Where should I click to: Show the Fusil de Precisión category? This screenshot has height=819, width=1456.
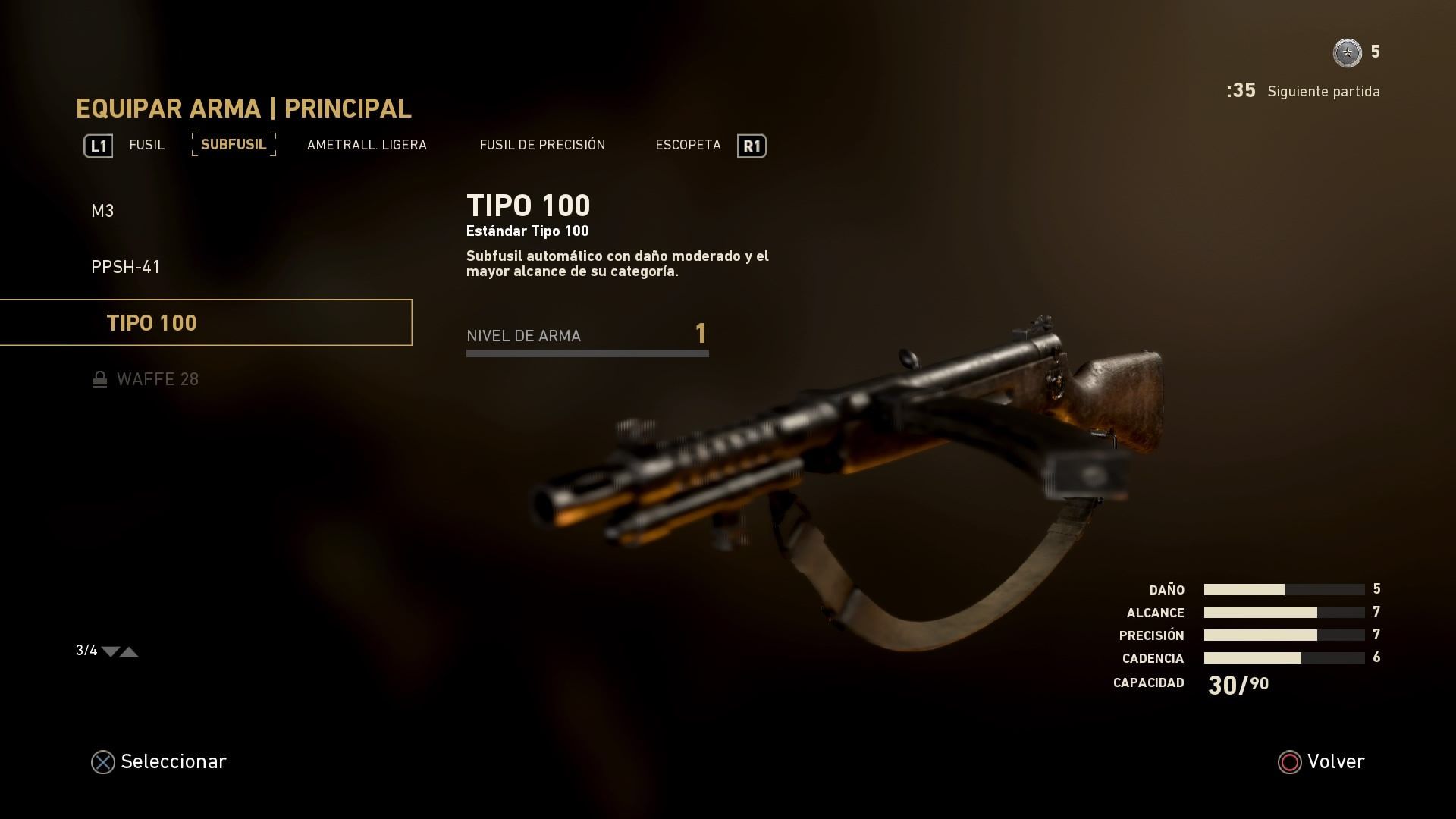click(x=542, y=145)
